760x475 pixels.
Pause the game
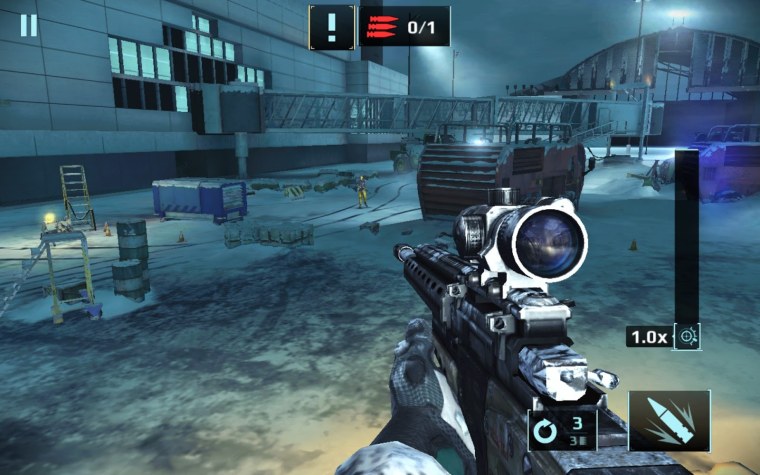pos(28,25)
